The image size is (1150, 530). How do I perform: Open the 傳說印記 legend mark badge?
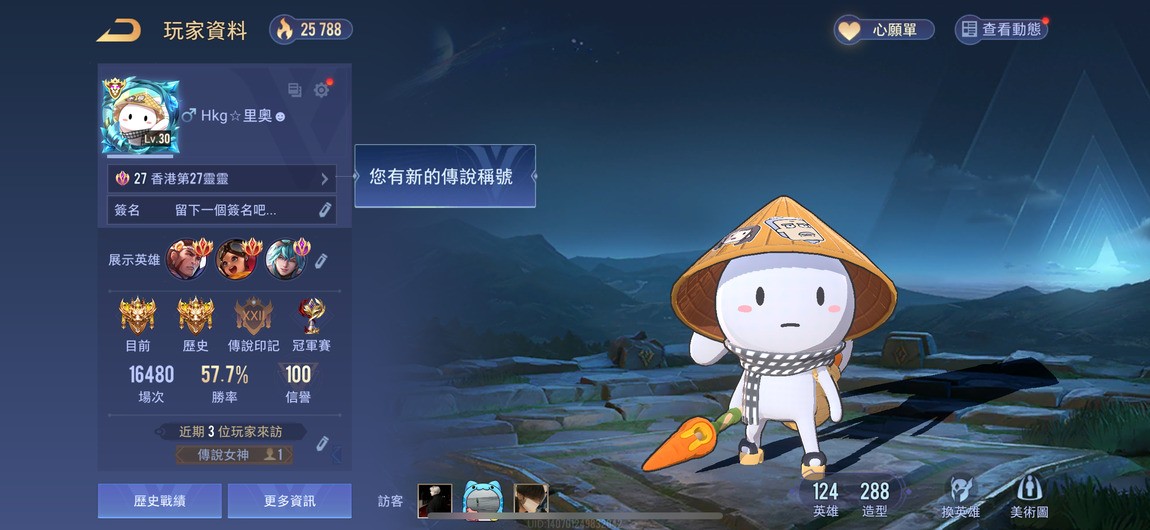253,318
